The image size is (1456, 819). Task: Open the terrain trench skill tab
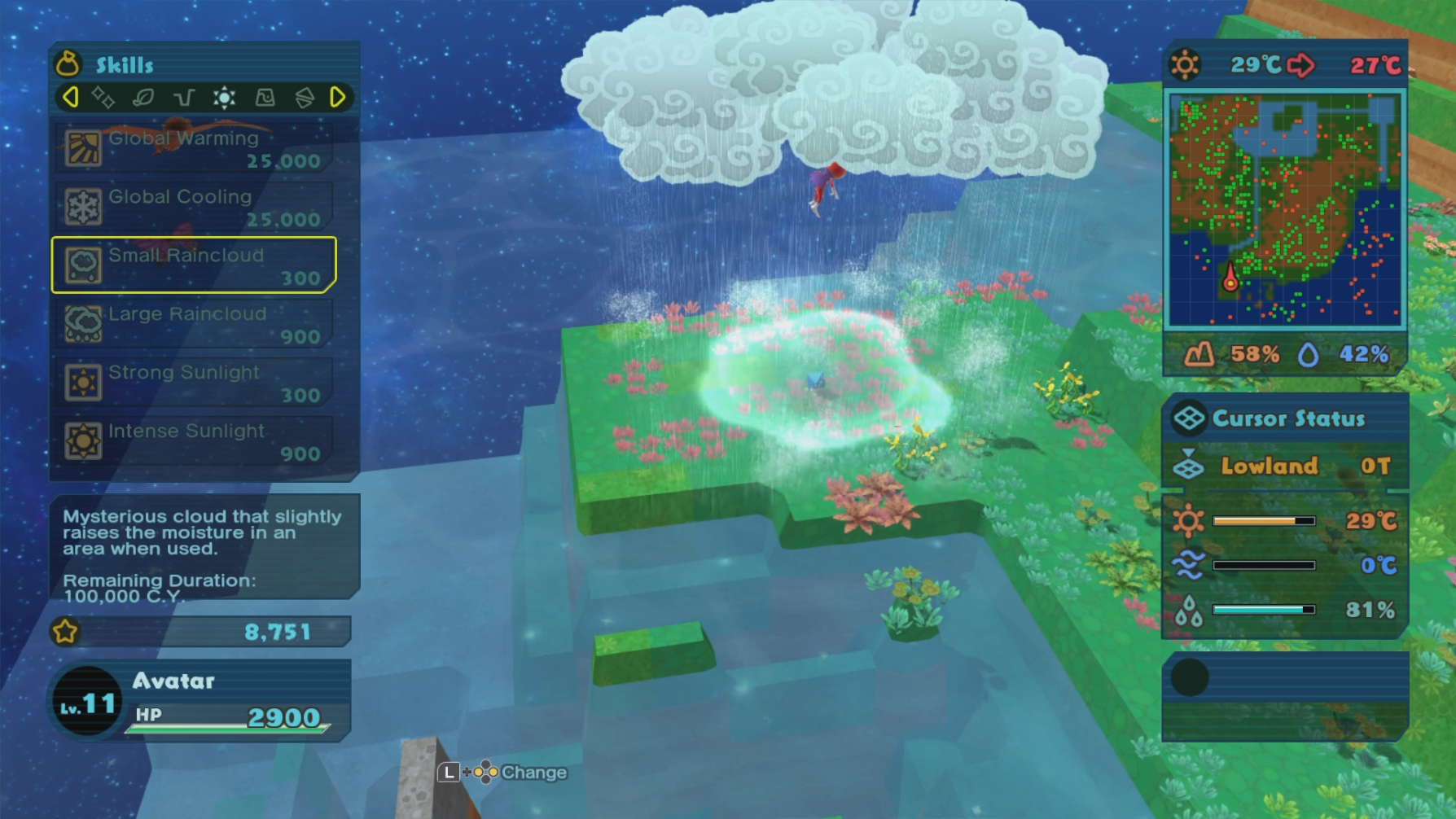(x=184, y=98)
